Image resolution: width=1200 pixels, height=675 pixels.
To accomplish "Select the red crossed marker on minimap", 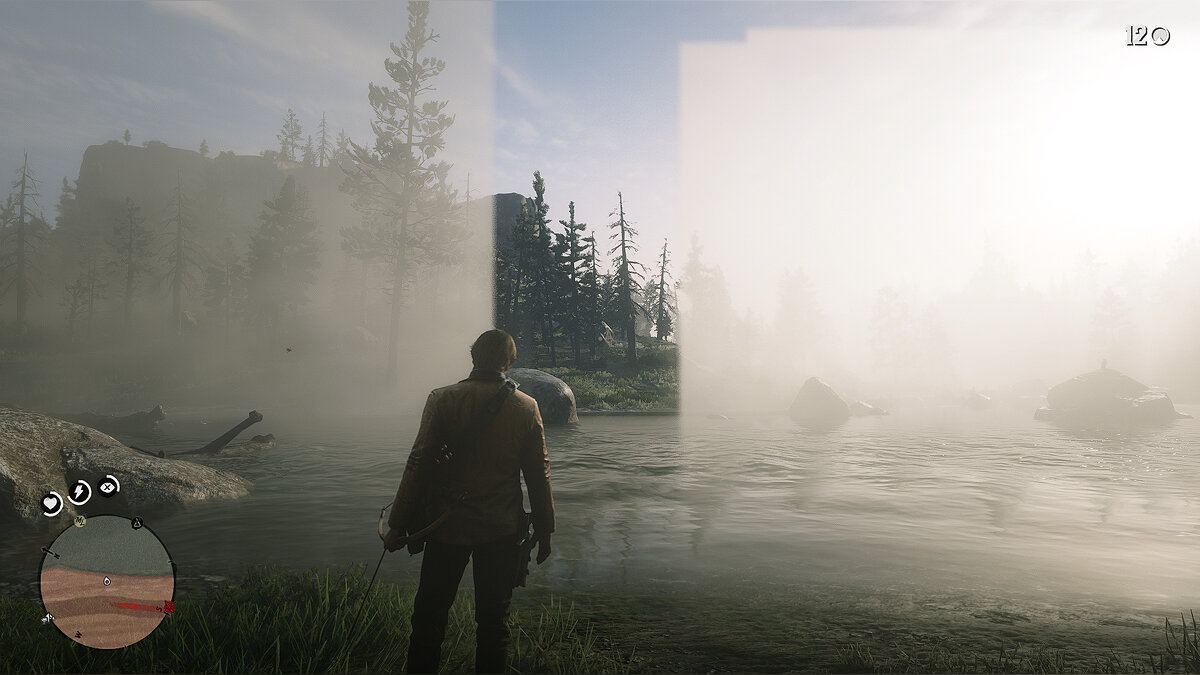I will pos(168,607).
